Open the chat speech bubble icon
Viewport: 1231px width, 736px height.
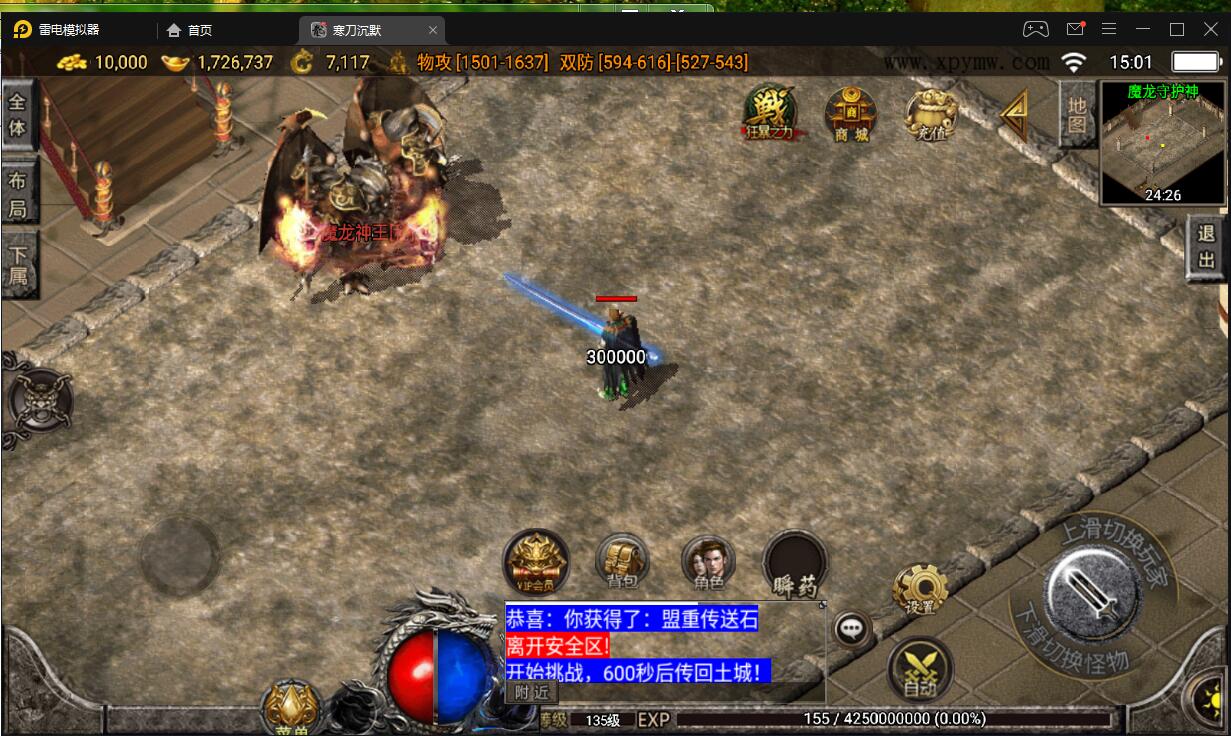[852, 629]
